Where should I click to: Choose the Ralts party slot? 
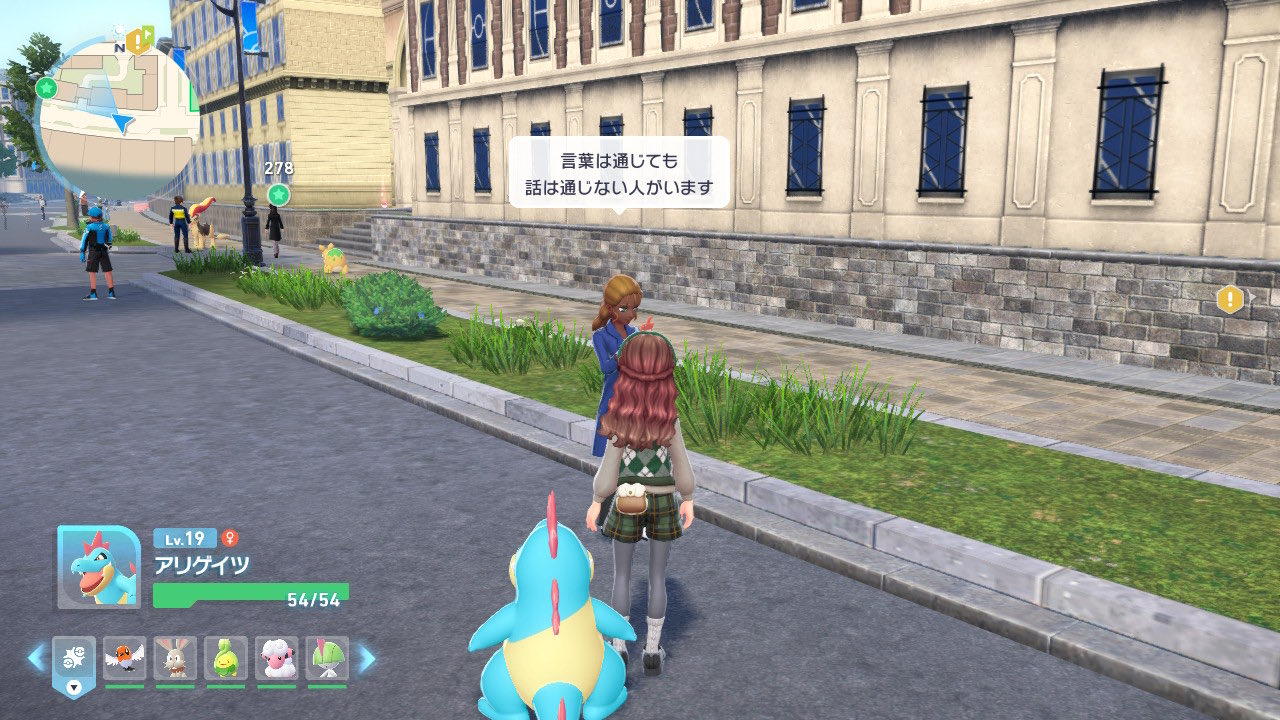pos(327,659)
